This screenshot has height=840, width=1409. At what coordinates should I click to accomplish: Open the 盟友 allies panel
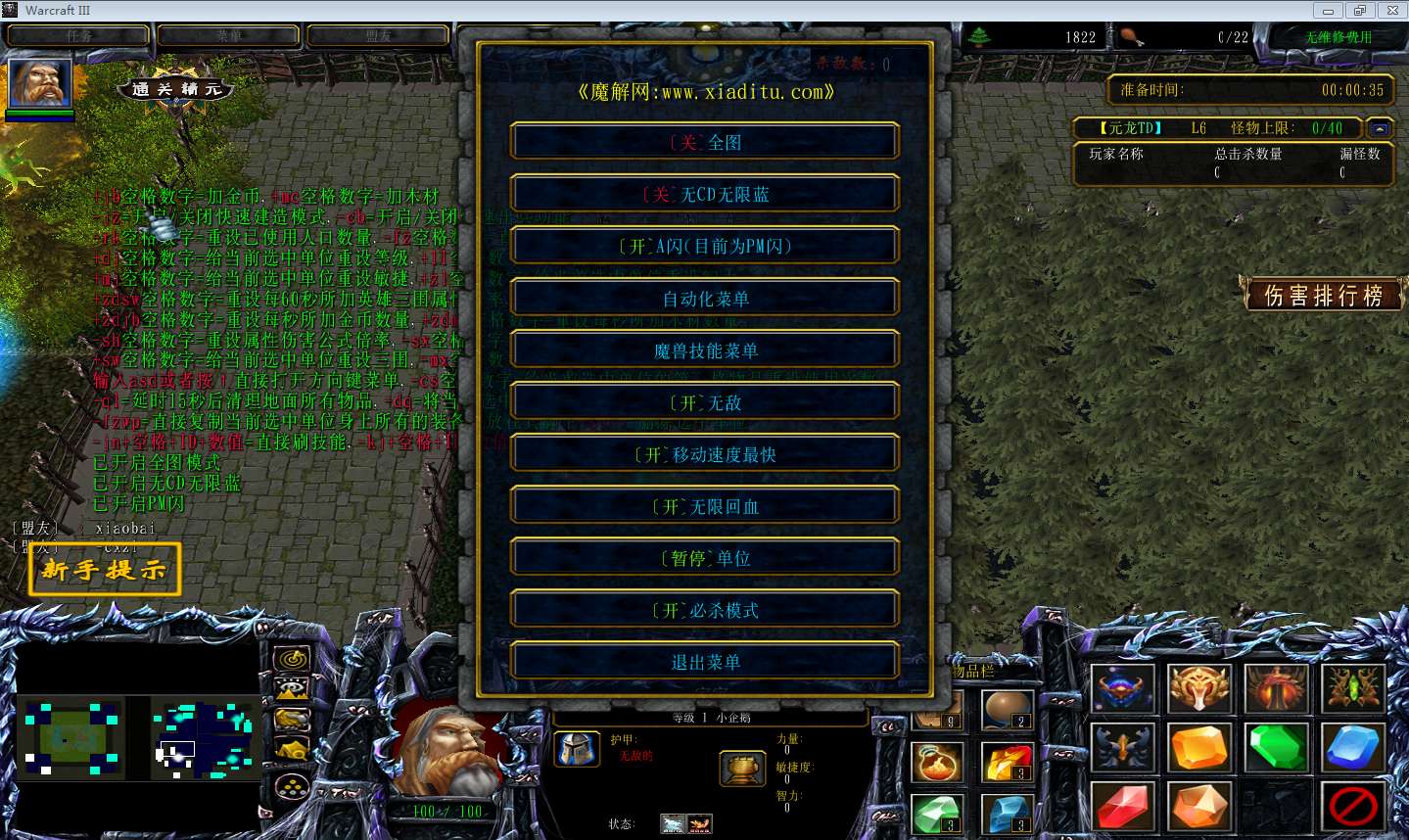point(377,35)
